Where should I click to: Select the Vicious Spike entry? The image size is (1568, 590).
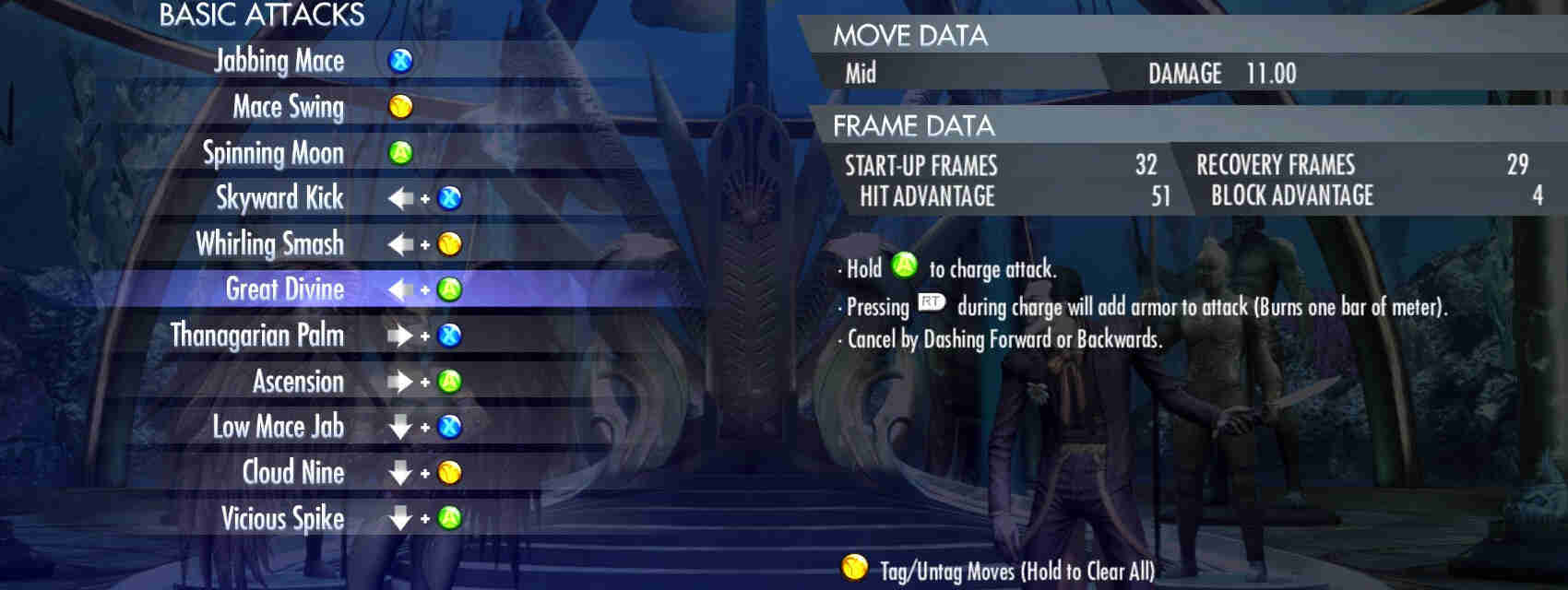pyautogui.click(x=282, y=518)
